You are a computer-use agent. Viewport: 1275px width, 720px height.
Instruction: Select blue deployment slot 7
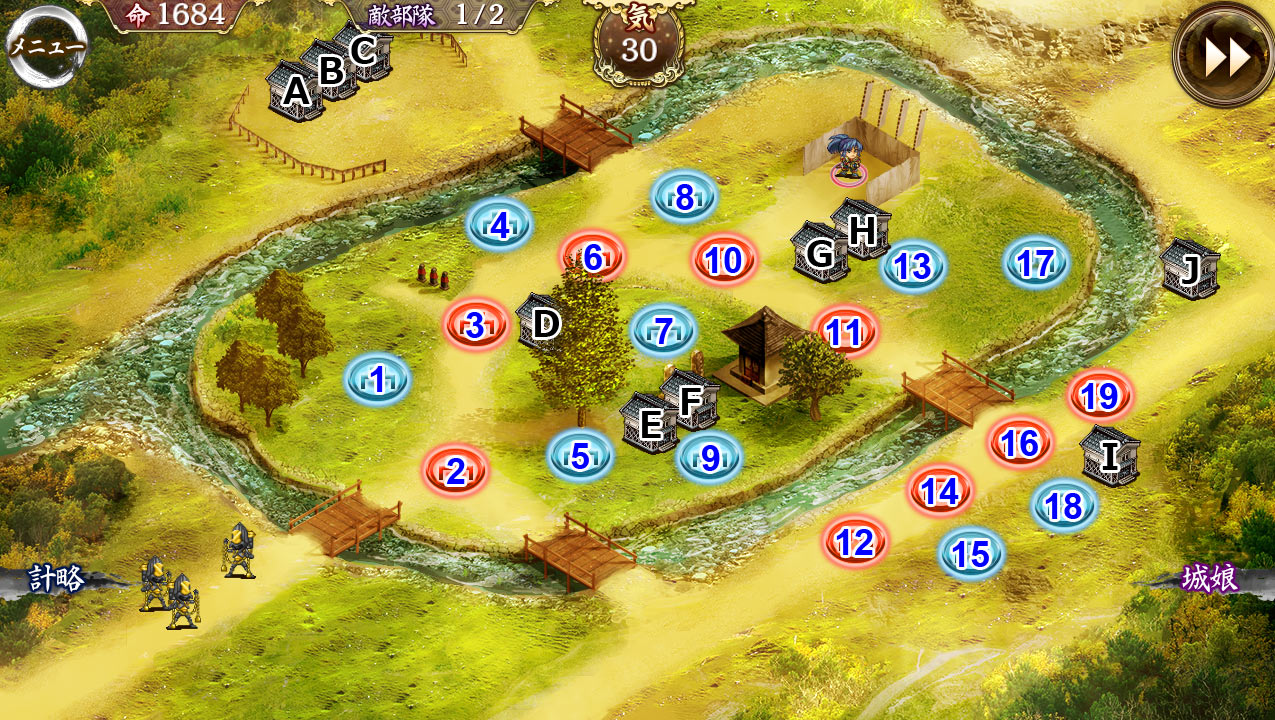[x=663, y=331]
